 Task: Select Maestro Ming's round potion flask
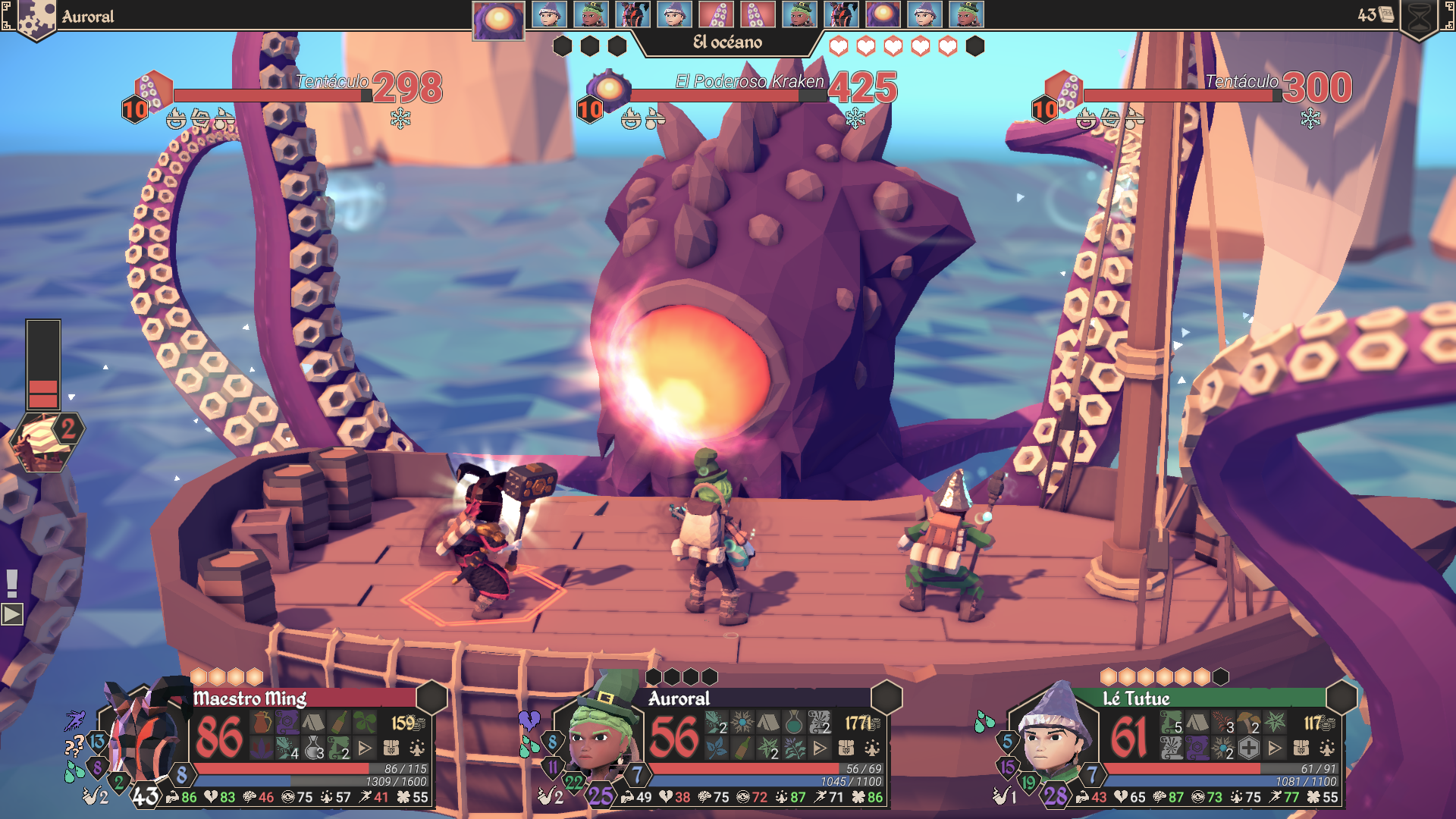pyautogui.click(x=313, y=748)
